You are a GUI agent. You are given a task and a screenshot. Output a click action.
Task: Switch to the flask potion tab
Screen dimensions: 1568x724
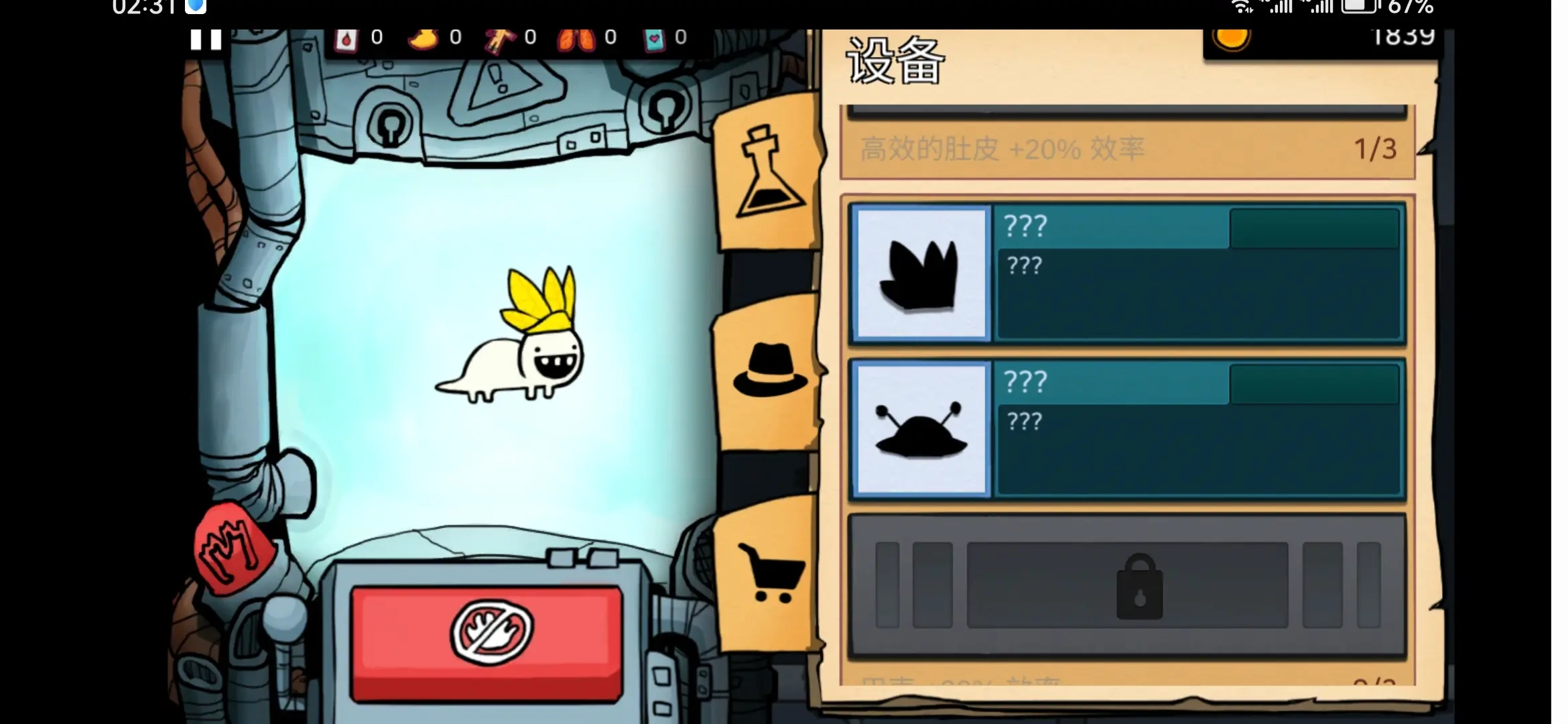point(769,173)
